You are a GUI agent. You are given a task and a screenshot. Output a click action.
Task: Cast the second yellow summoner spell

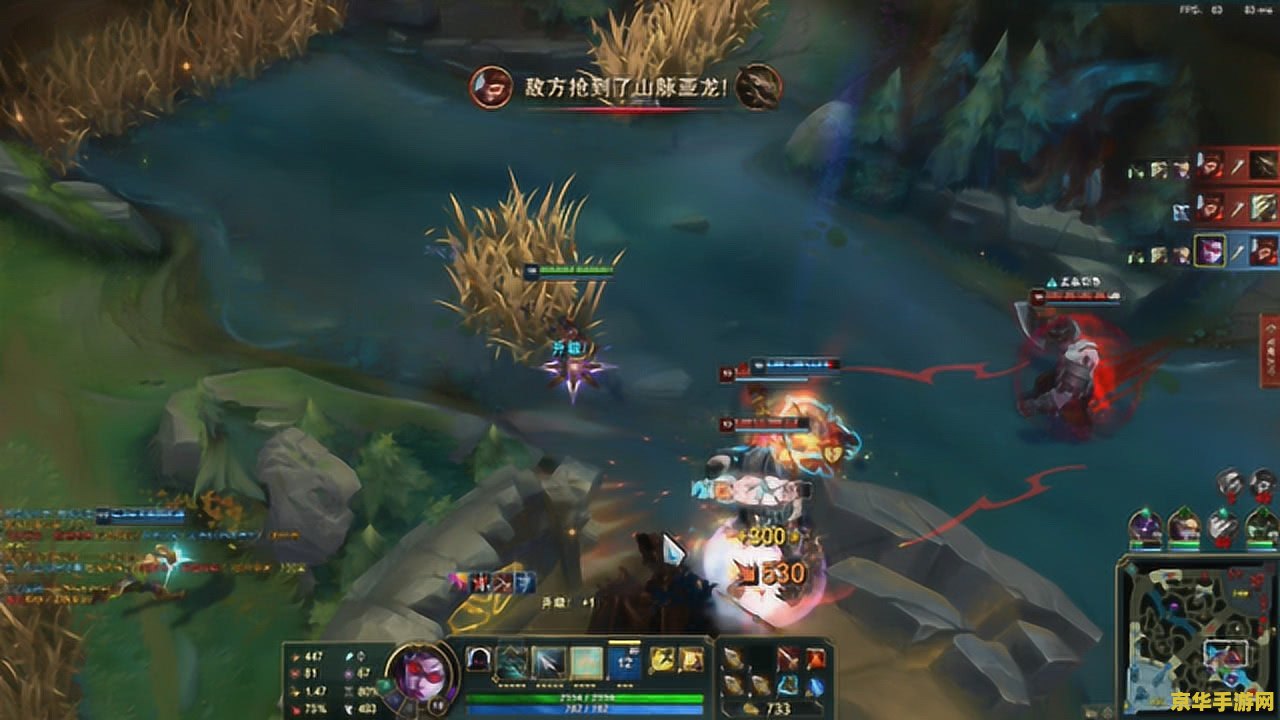point(690,659)
